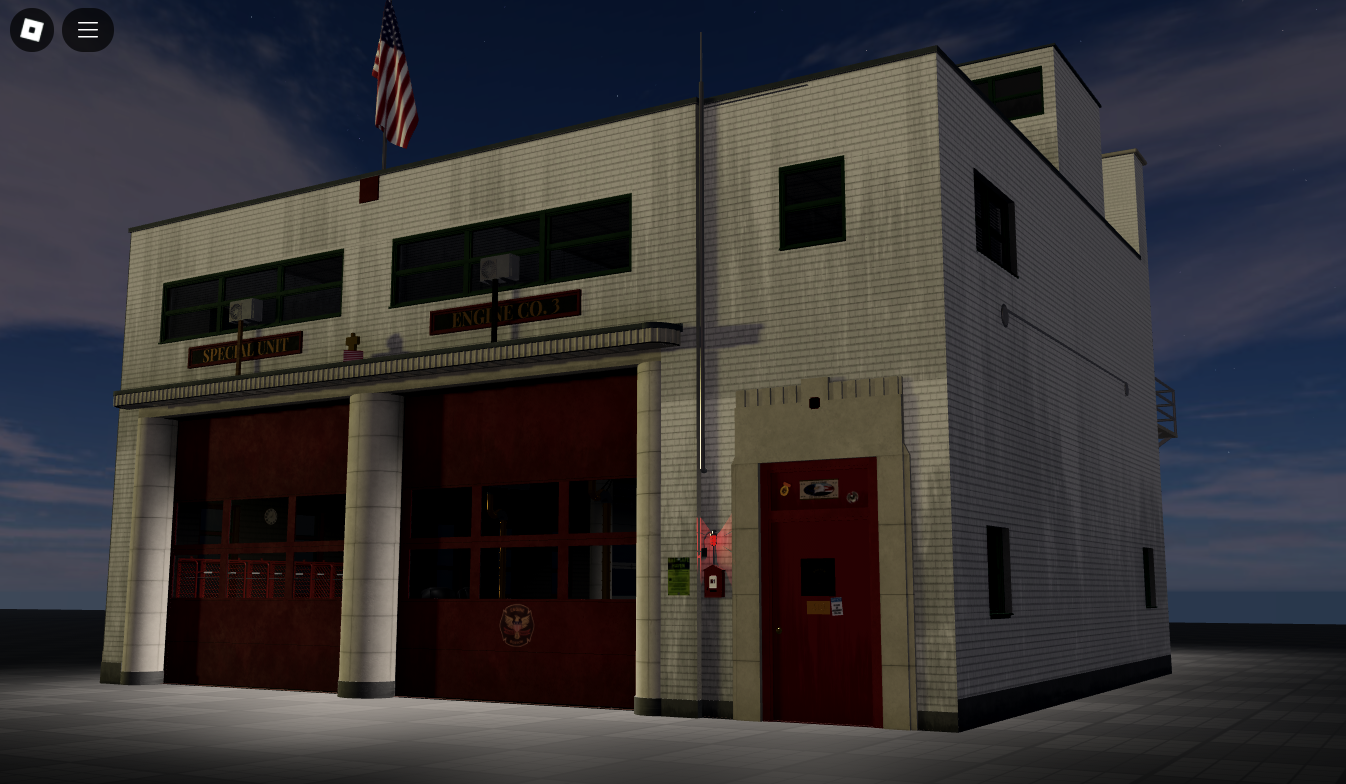
Task: Click the shield plaque above the red door
Action: point(818,489)
